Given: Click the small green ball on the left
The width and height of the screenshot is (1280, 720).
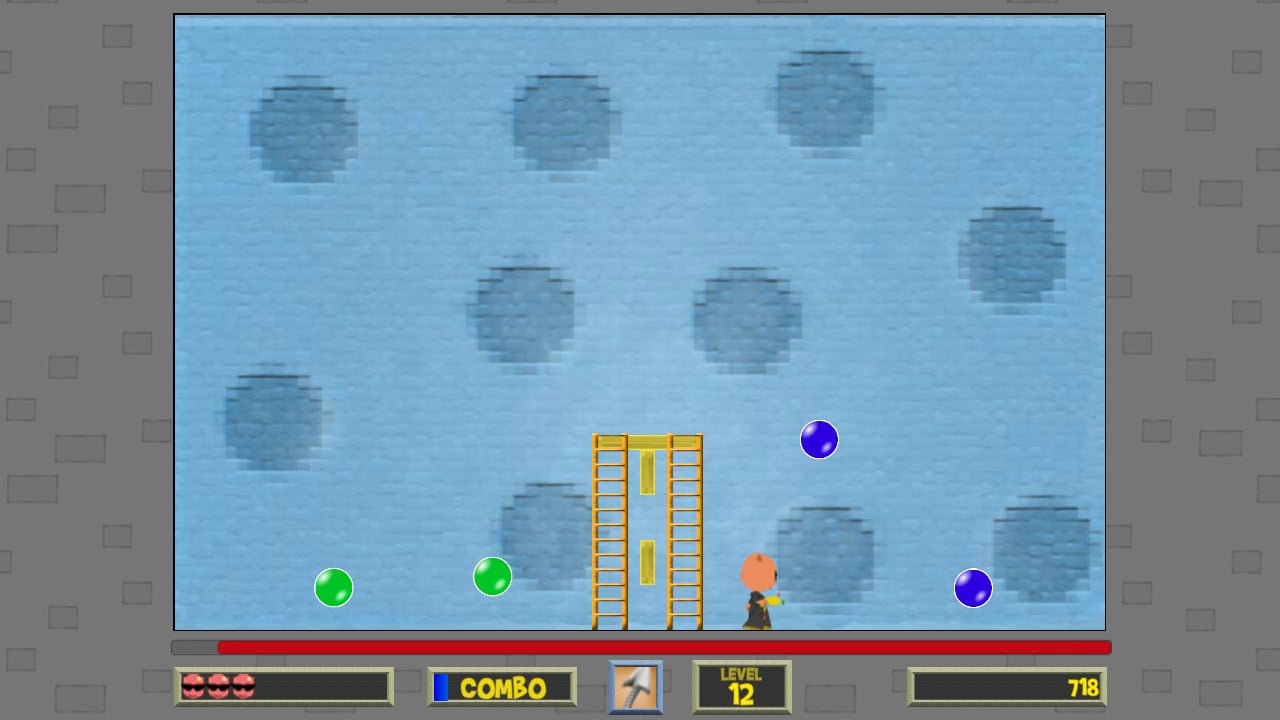Looking at the screenshot, I should click(x=333, y=587).
